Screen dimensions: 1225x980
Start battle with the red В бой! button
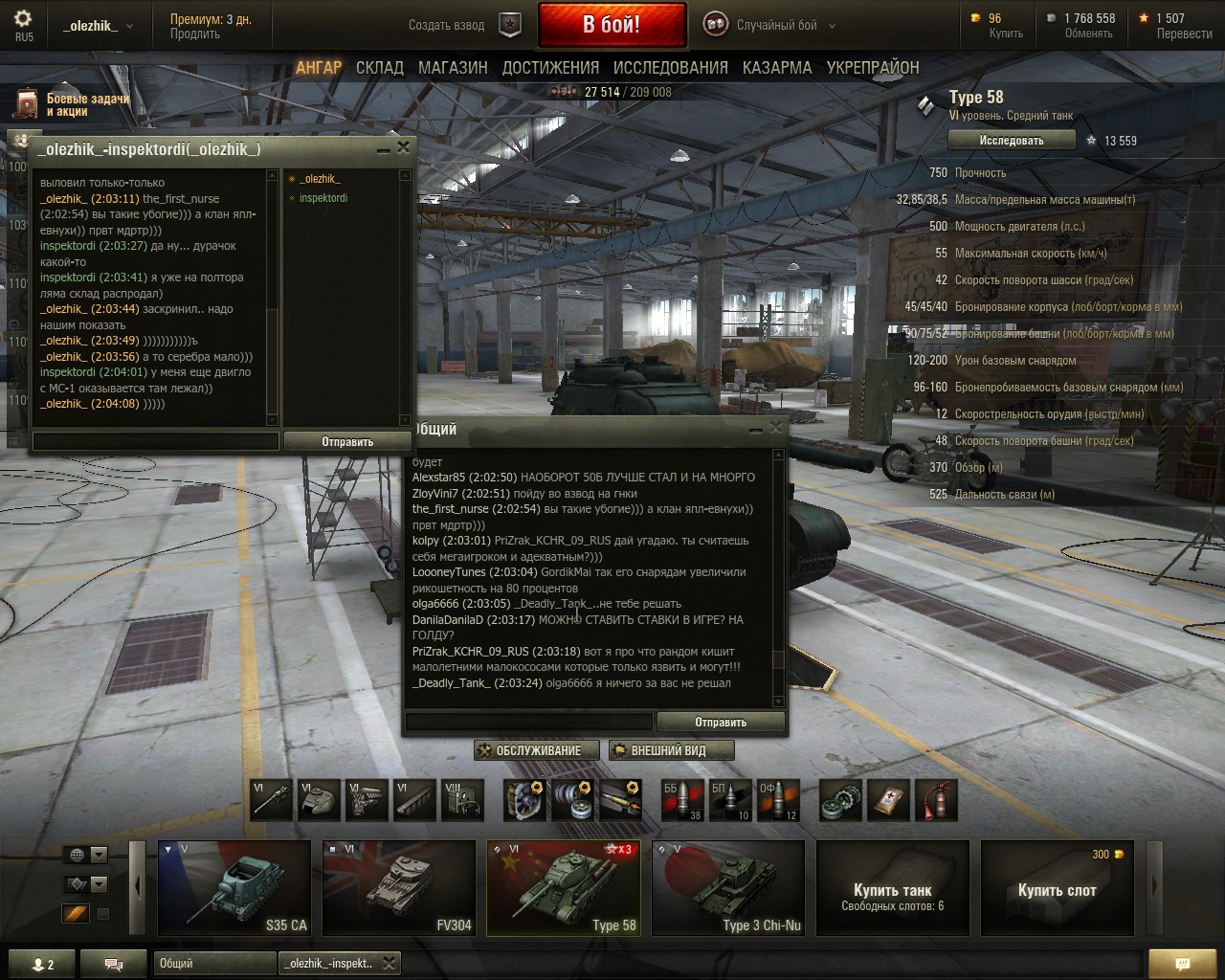point(612,25)
